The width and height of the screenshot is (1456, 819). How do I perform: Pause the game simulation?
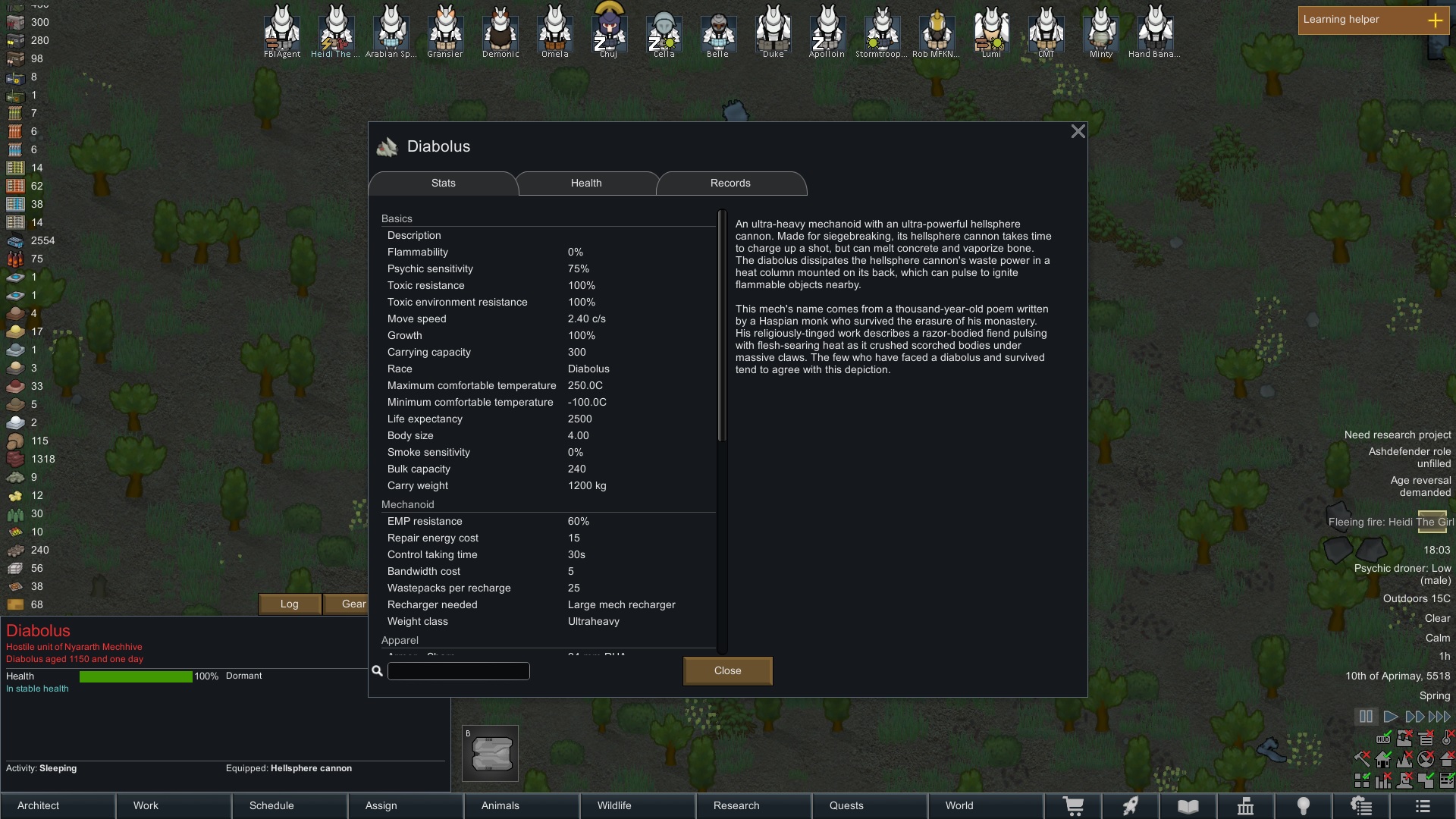[x=1367, y=717]
